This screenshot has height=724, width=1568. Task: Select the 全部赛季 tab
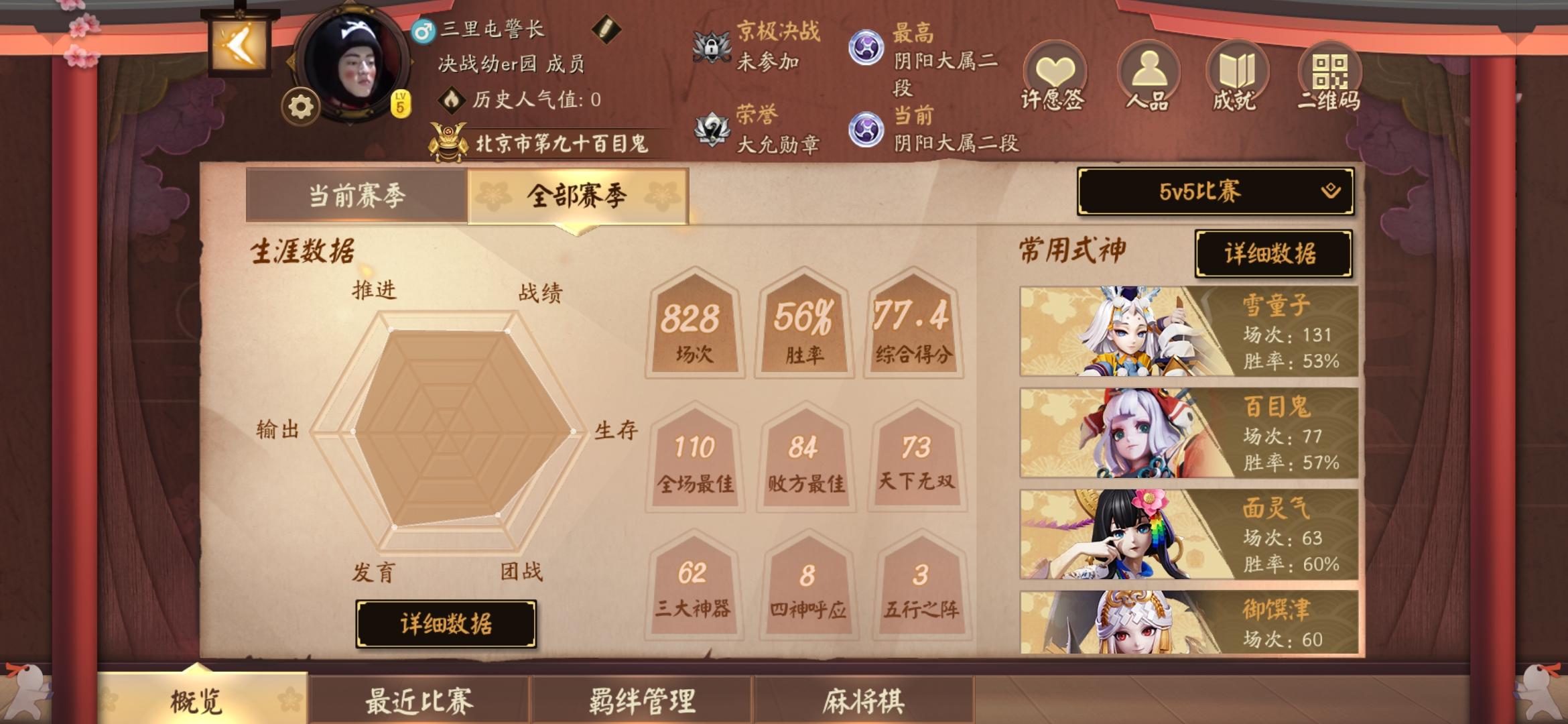tap(582, 194)
